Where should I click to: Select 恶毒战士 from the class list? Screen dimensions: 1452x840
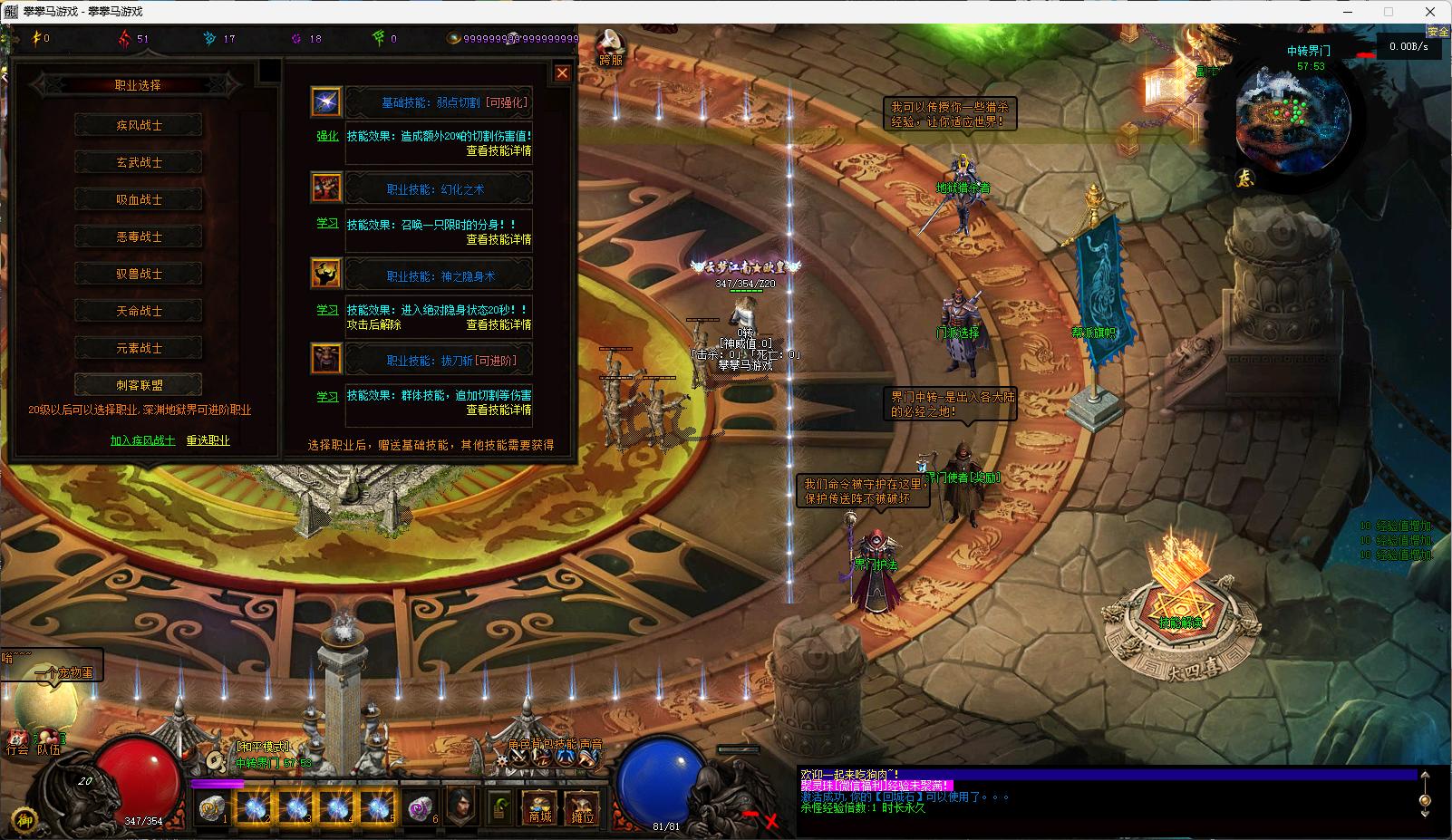pos(139,237)
